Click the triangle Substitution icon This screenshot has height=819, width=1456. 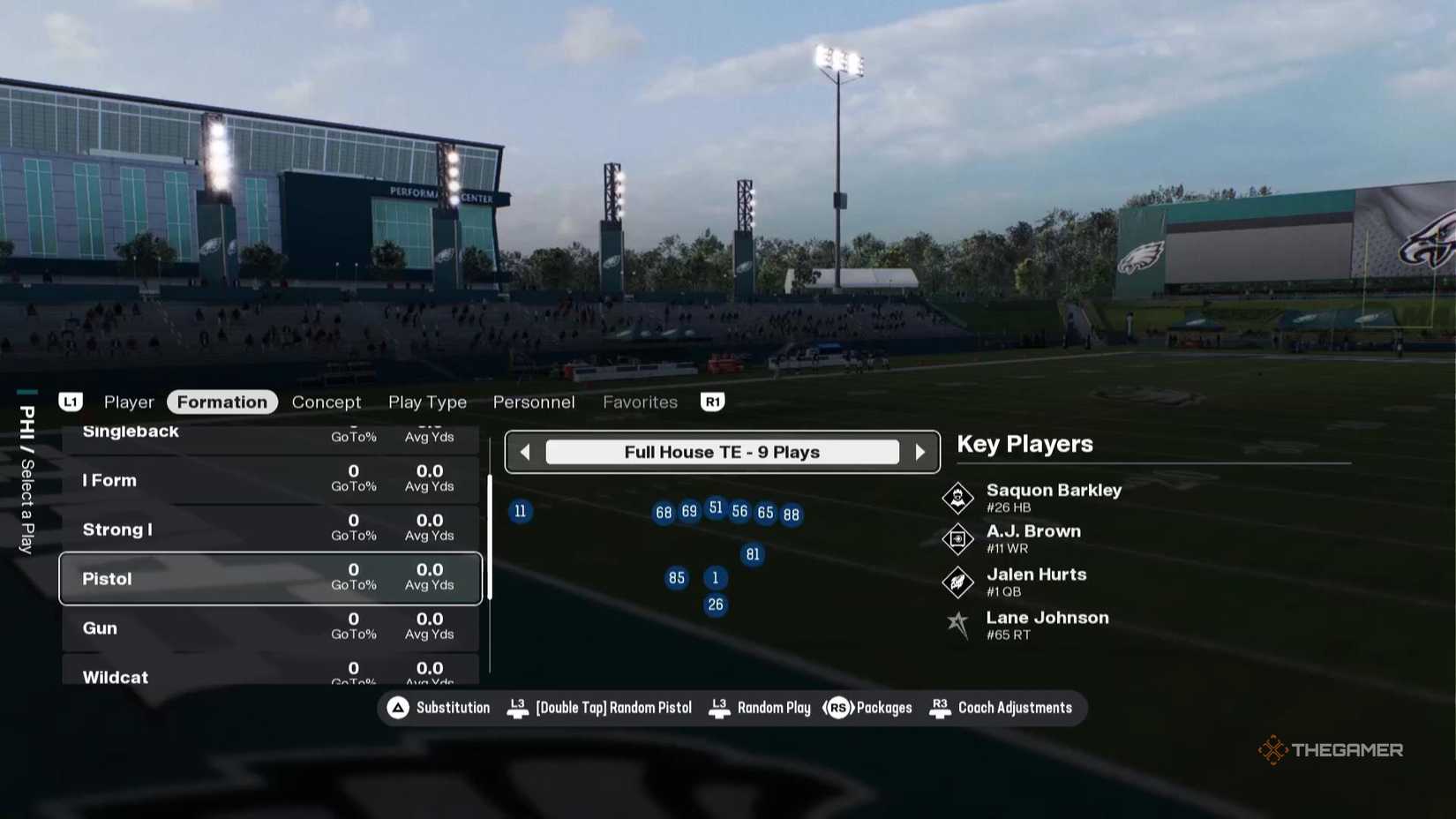398,707
